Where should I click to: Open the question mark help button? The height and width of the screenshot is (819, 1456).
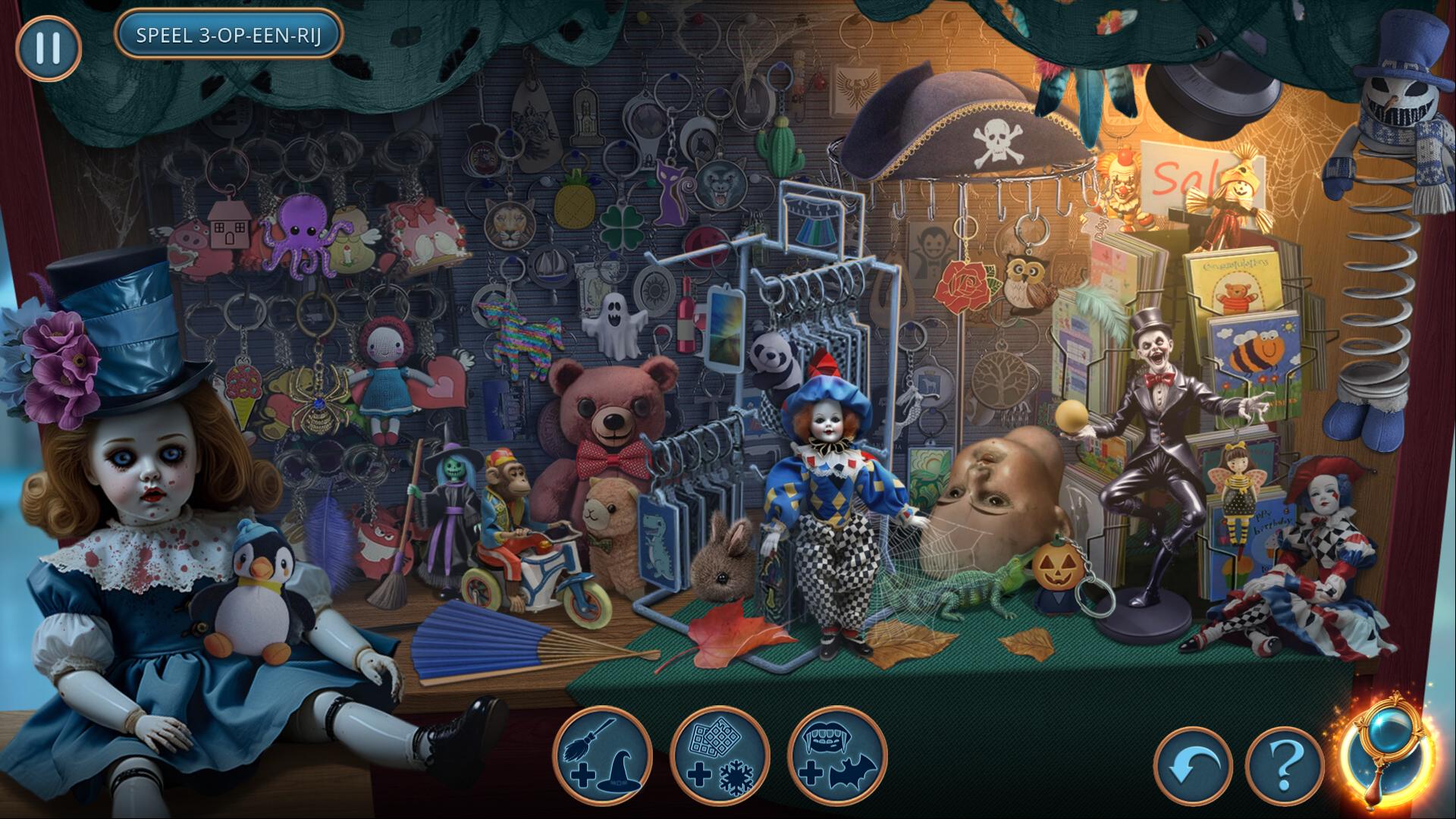pyautogui.click(x=1284, y=766)
